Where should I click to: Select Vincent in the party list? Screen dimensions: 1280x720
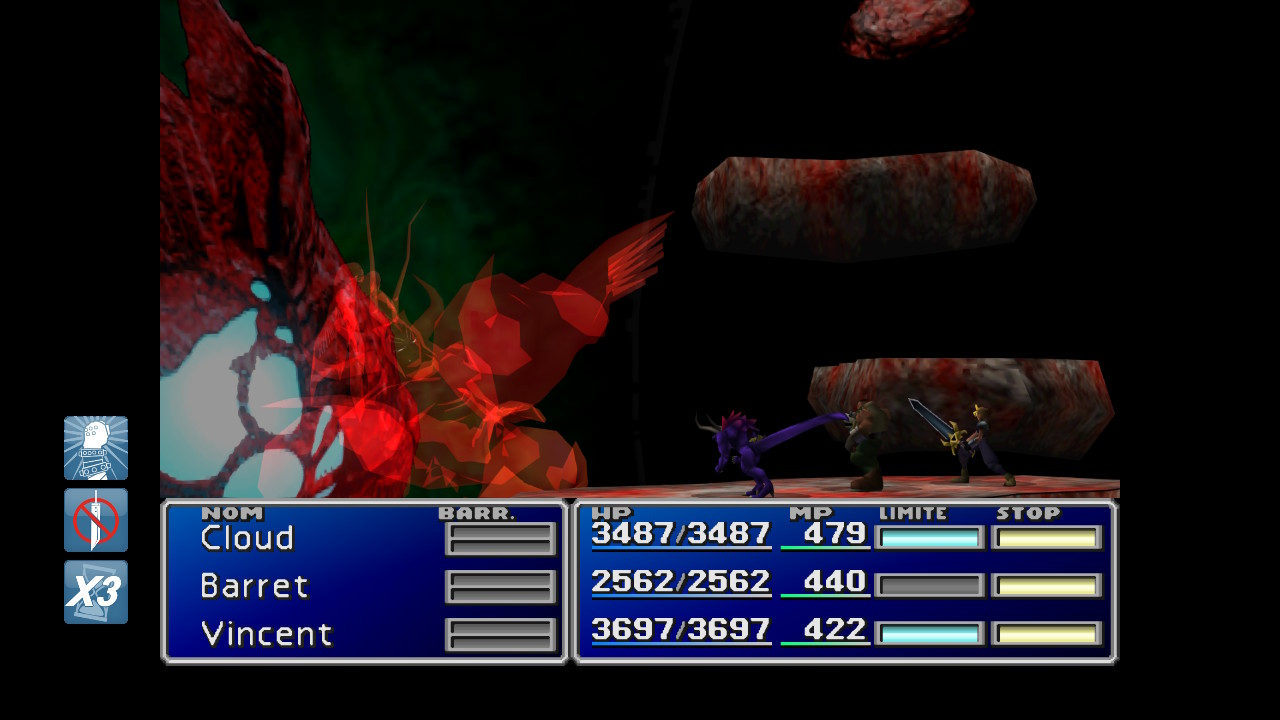(x=266, y=634)
